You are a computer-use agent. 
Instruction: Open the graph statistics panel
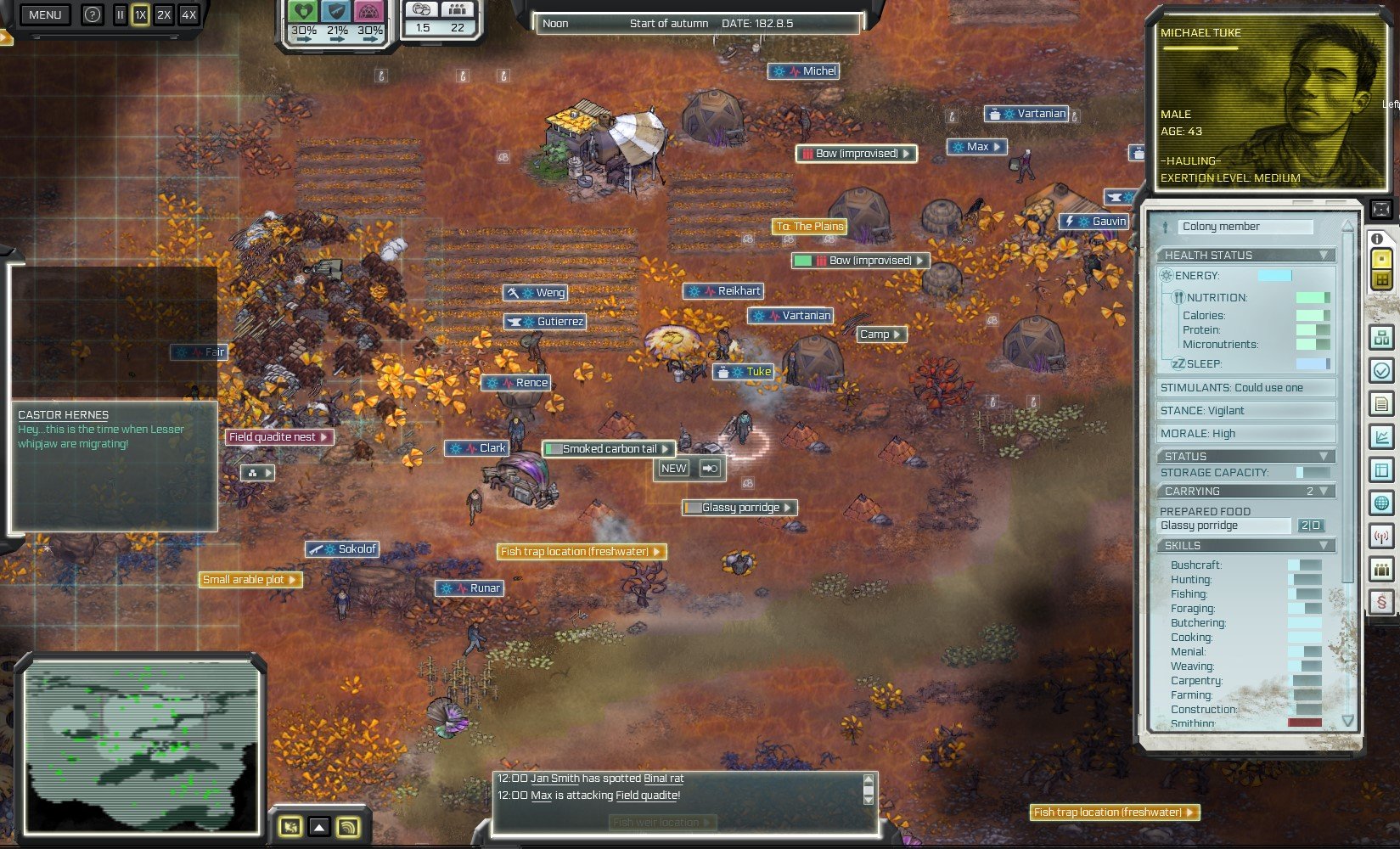[1381, 437]
